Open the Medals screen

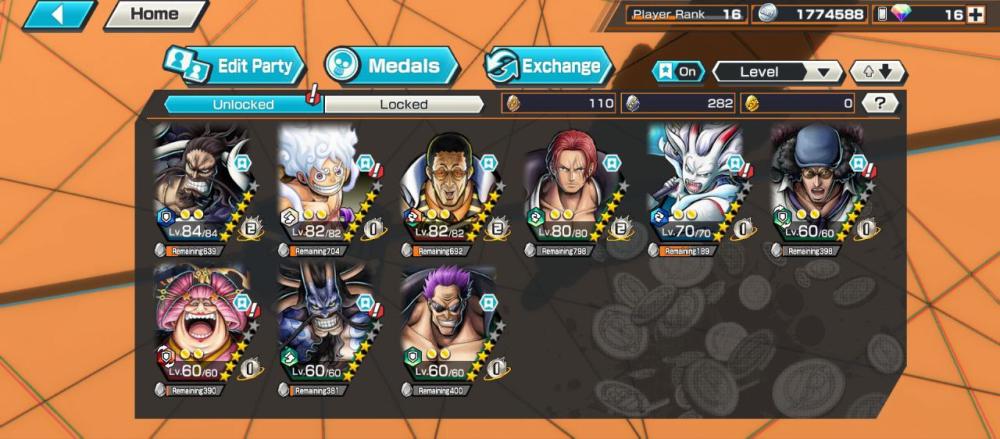(391, 67)
